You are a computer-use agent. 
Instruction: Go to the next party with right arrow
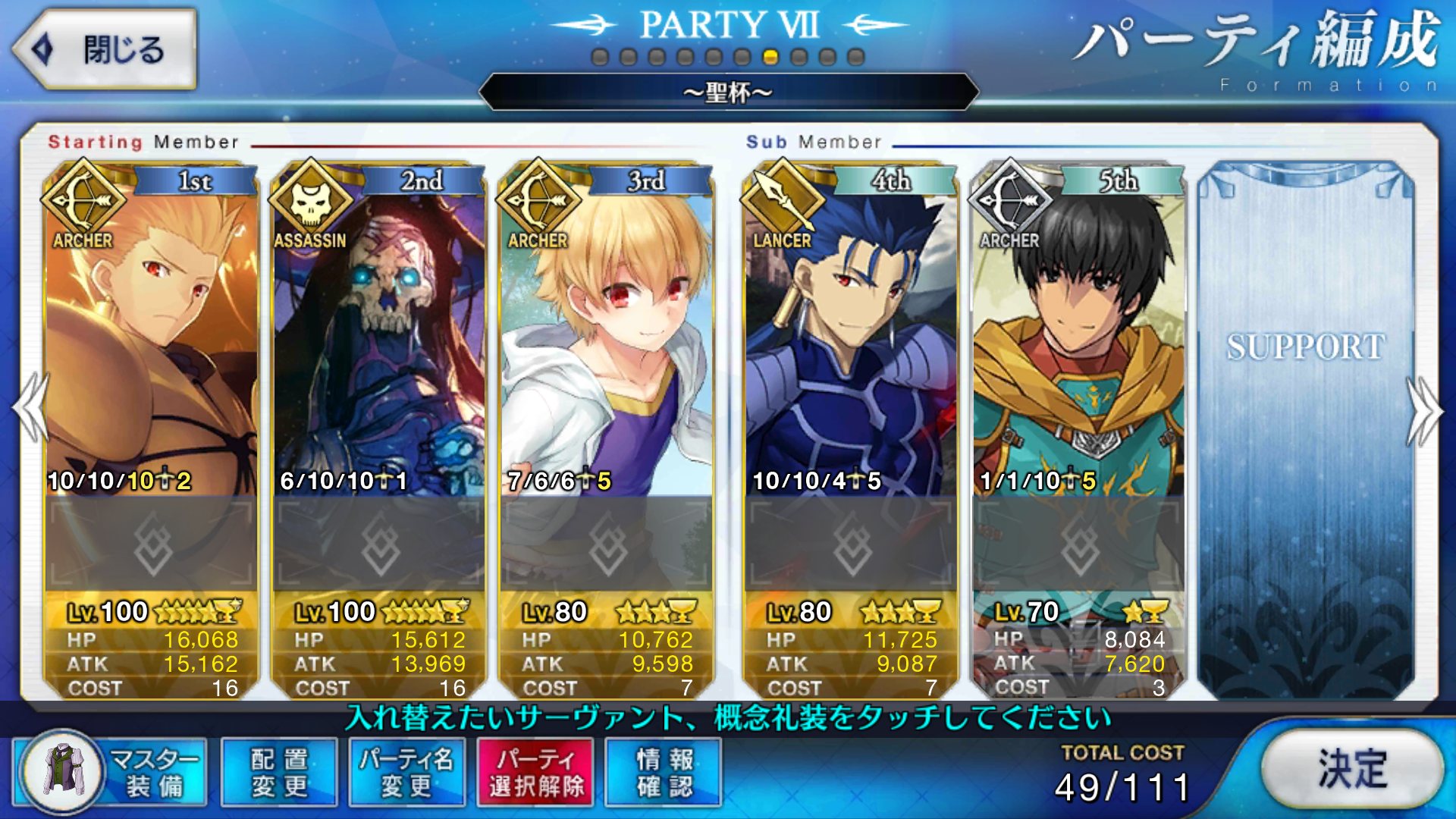(x=1424, y=409)
